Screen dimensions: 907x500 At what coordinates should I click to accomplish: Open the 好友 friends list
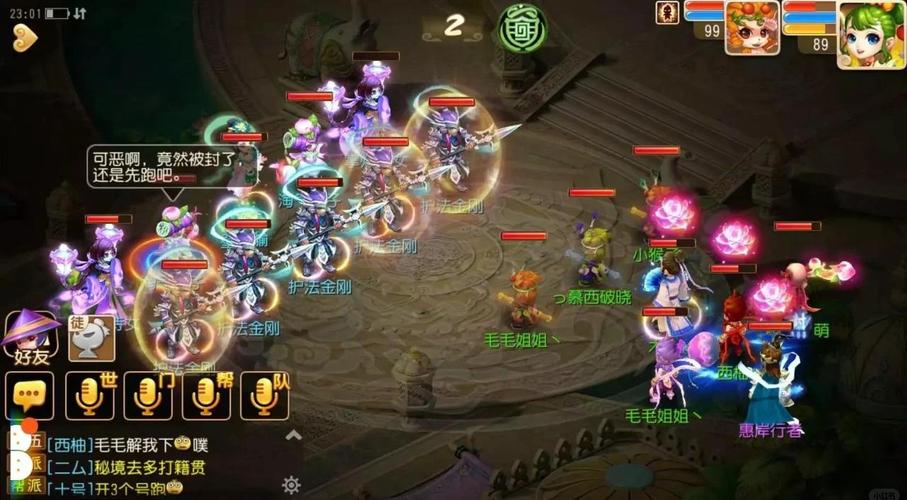[30, 336]
